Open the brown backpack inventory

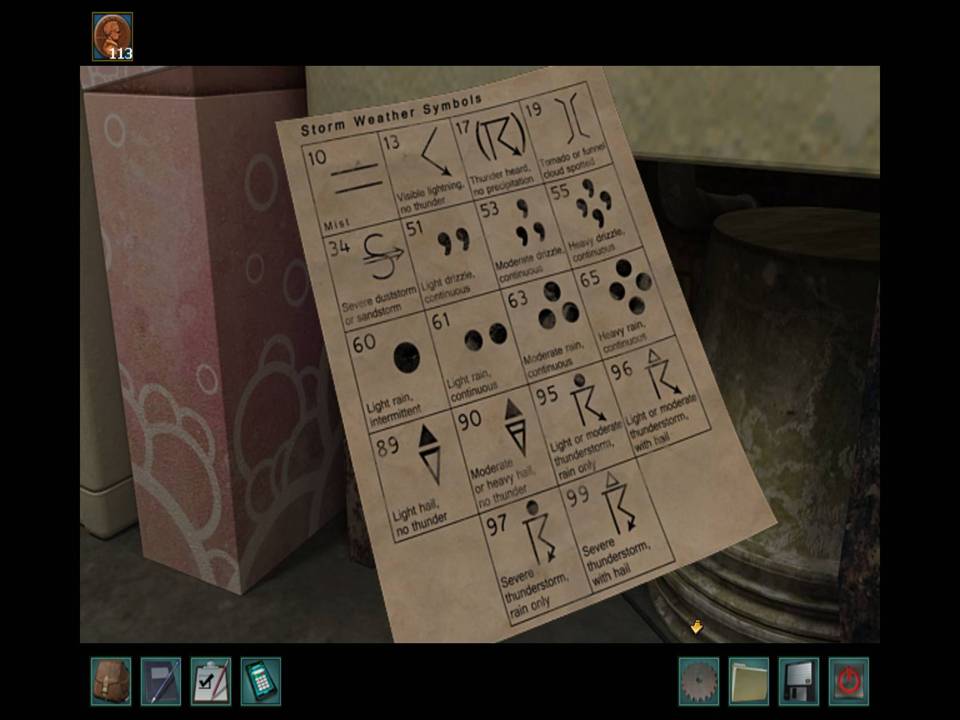pos(111,681)
